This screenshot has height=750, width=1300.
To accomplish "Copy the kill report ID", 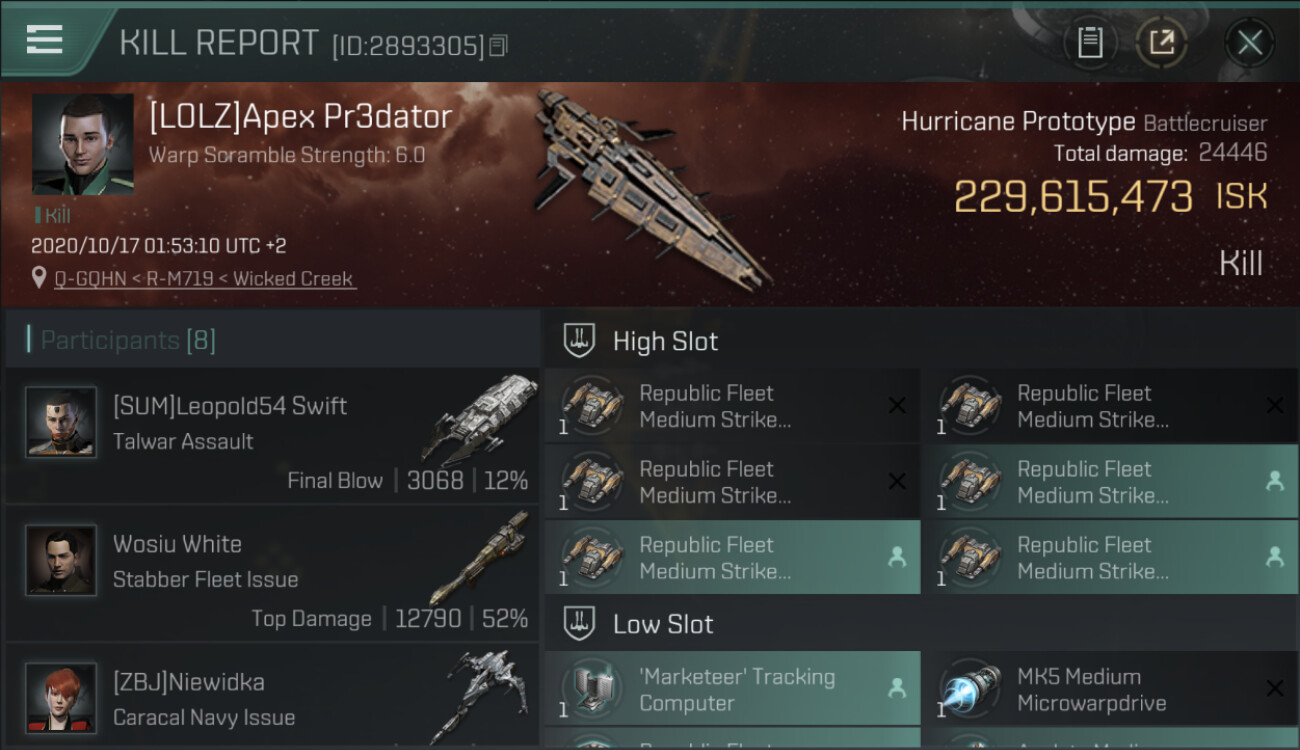I will click(x=499, y=46).
